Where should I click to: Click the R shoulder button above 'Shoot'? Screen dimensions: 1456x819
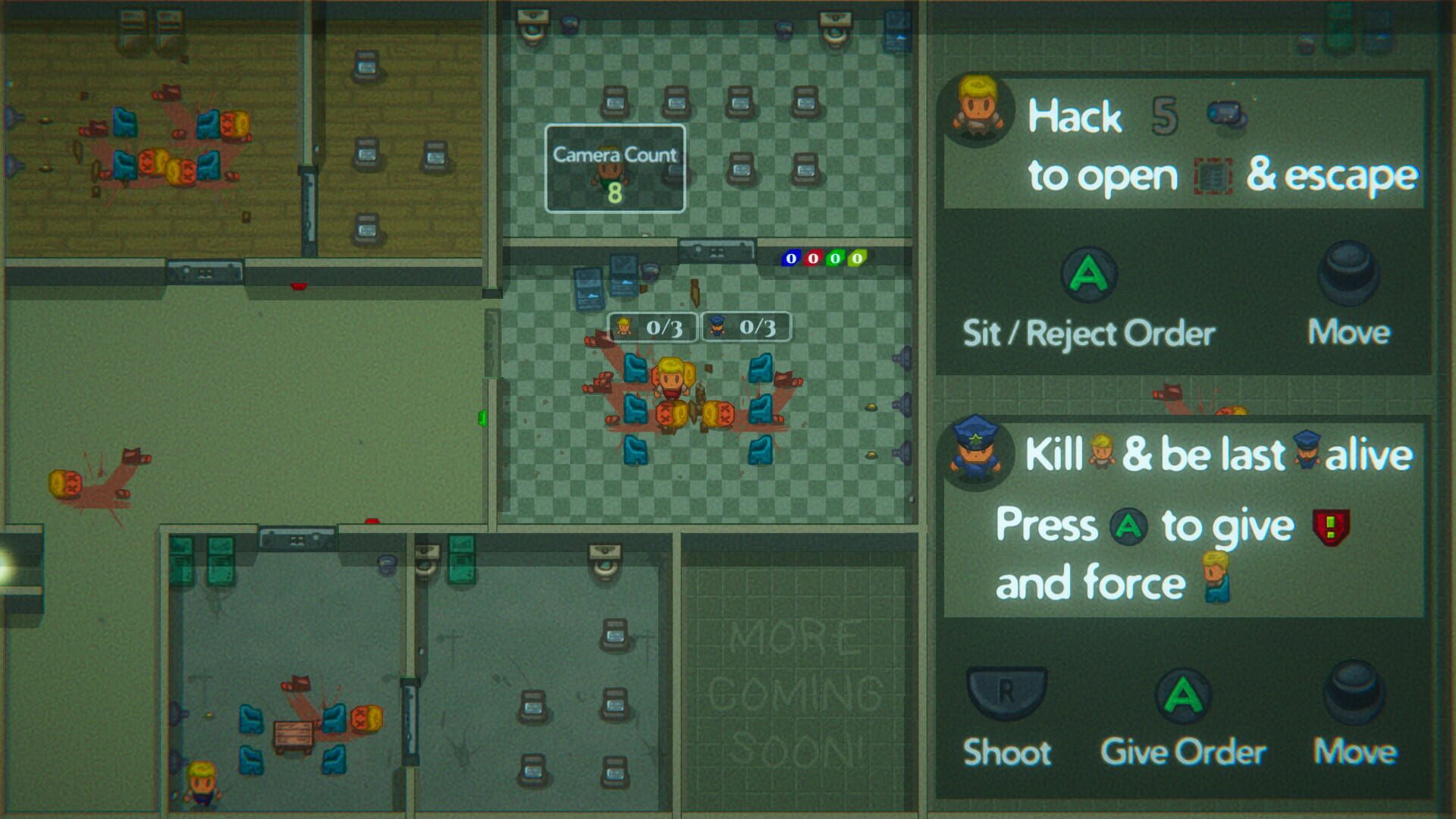pos(1007,692)
